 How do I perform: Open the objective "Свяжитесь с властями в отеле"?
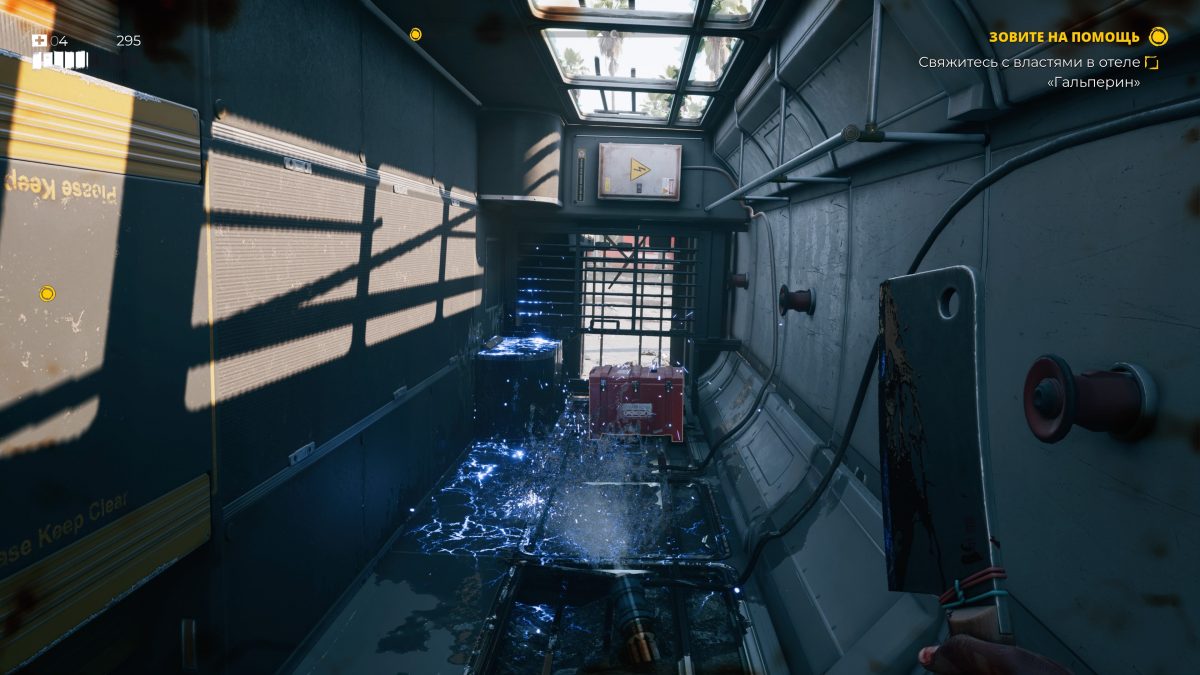coord(1030,63)
